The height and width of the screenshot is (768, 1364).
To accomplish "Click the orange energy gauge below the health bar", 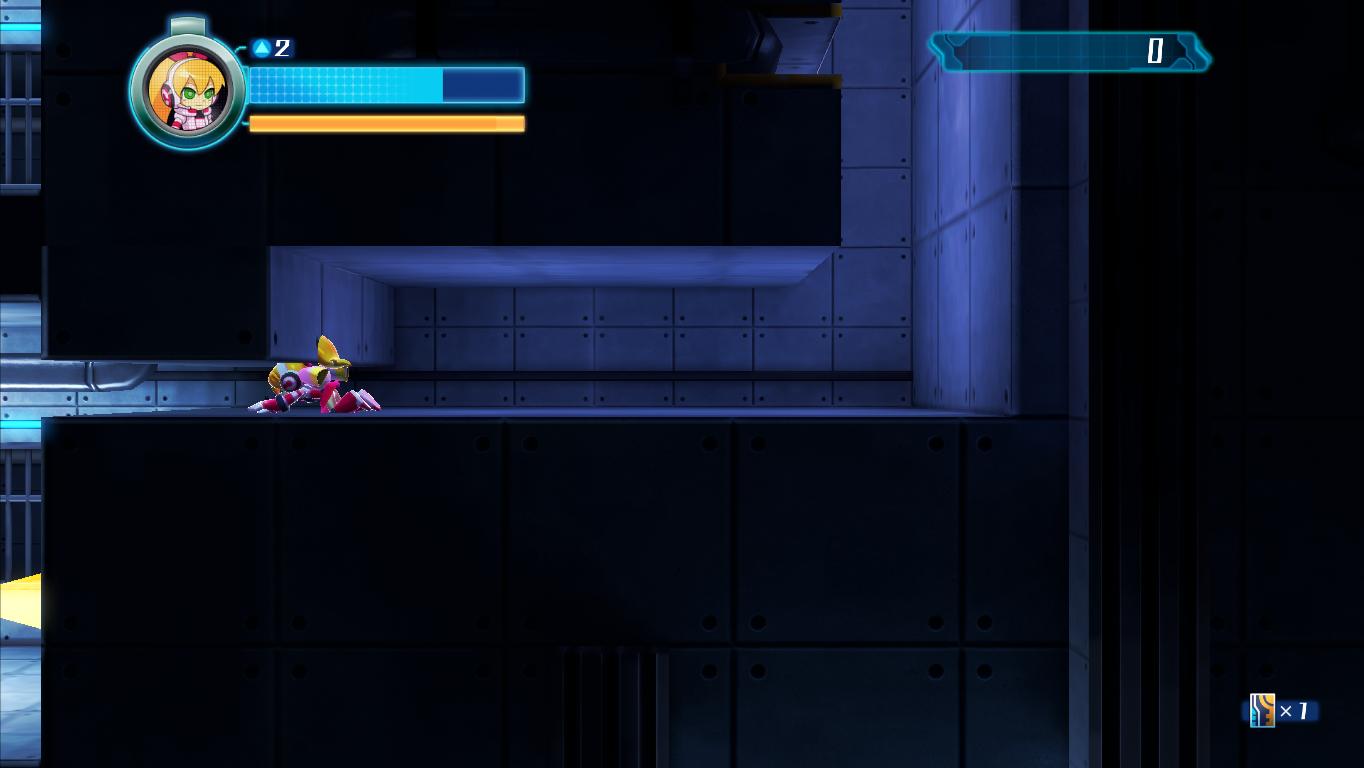I will tap(385, 124).
